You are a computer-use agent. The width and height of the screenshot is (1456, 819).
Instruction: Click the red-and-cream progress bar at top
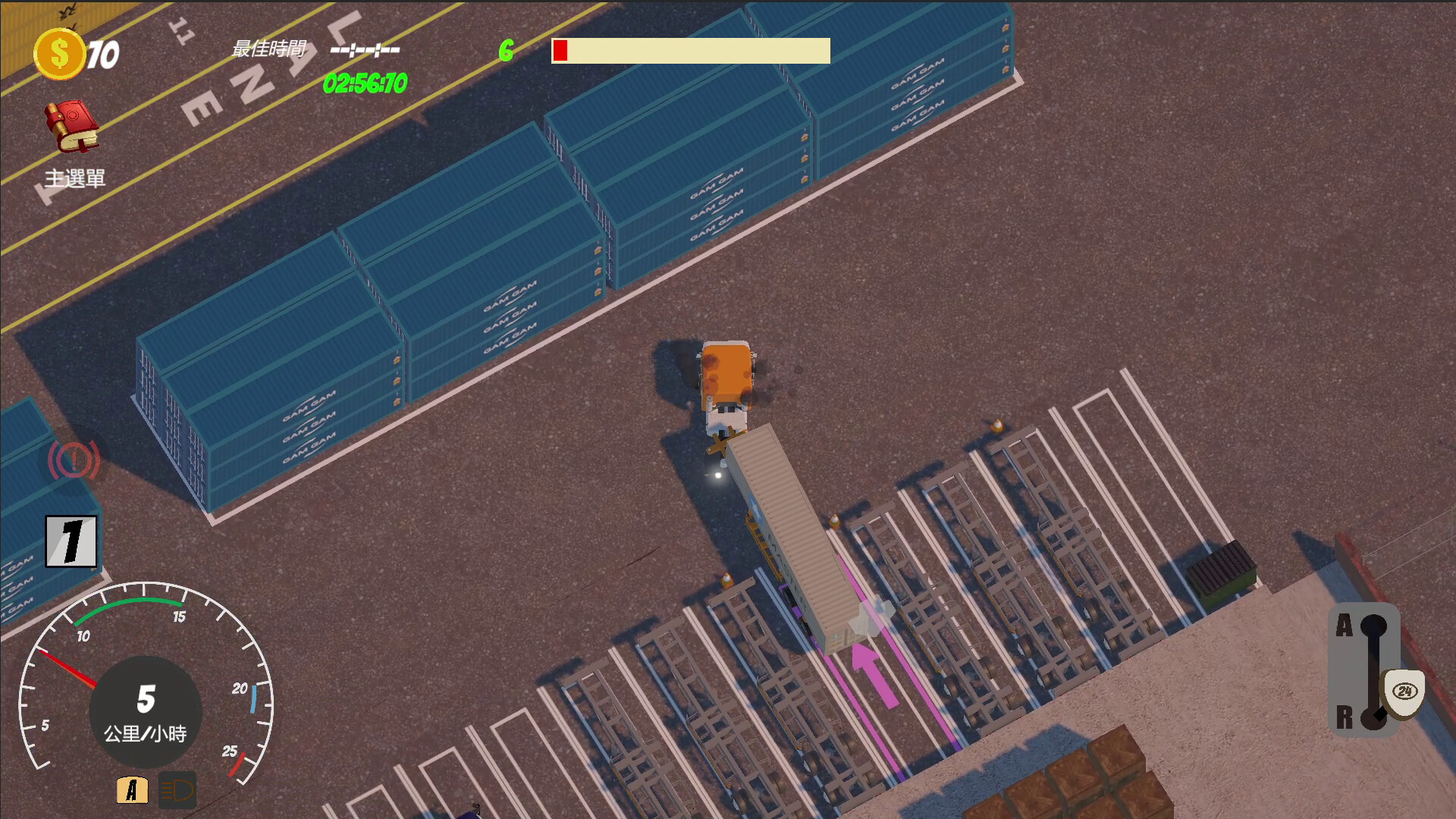(690, 51)
